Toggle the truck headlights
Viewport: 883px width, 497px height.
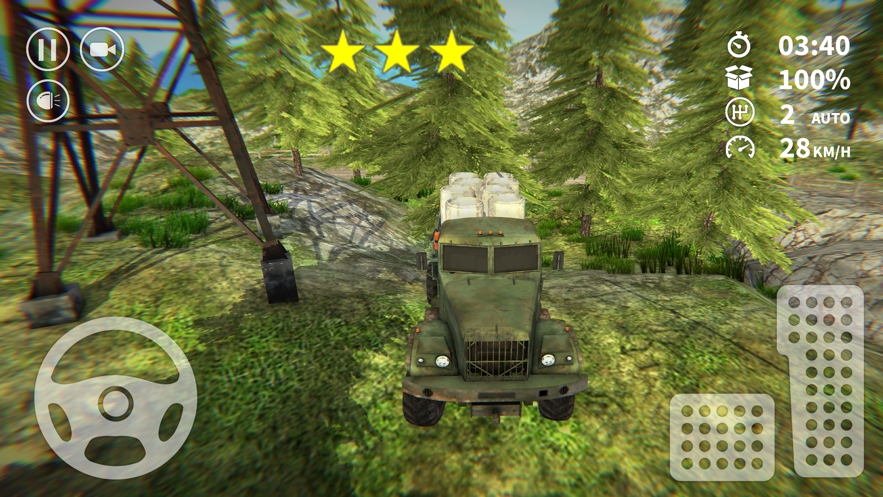tap(47, 102)
